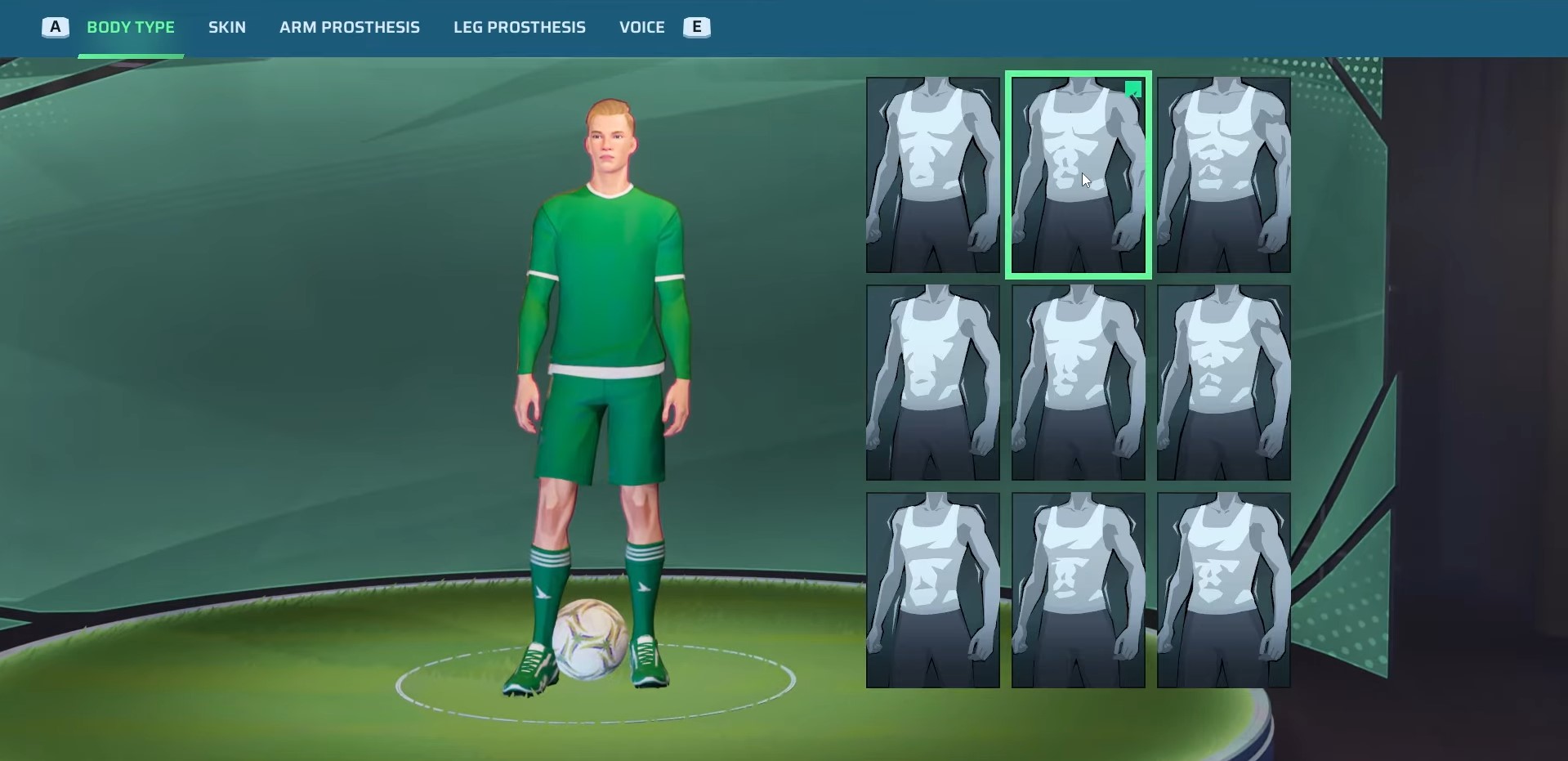Click the E keyboard hint badge
Image resolution: width=1568 pixels, height=761 pixels.
point(696,26)
